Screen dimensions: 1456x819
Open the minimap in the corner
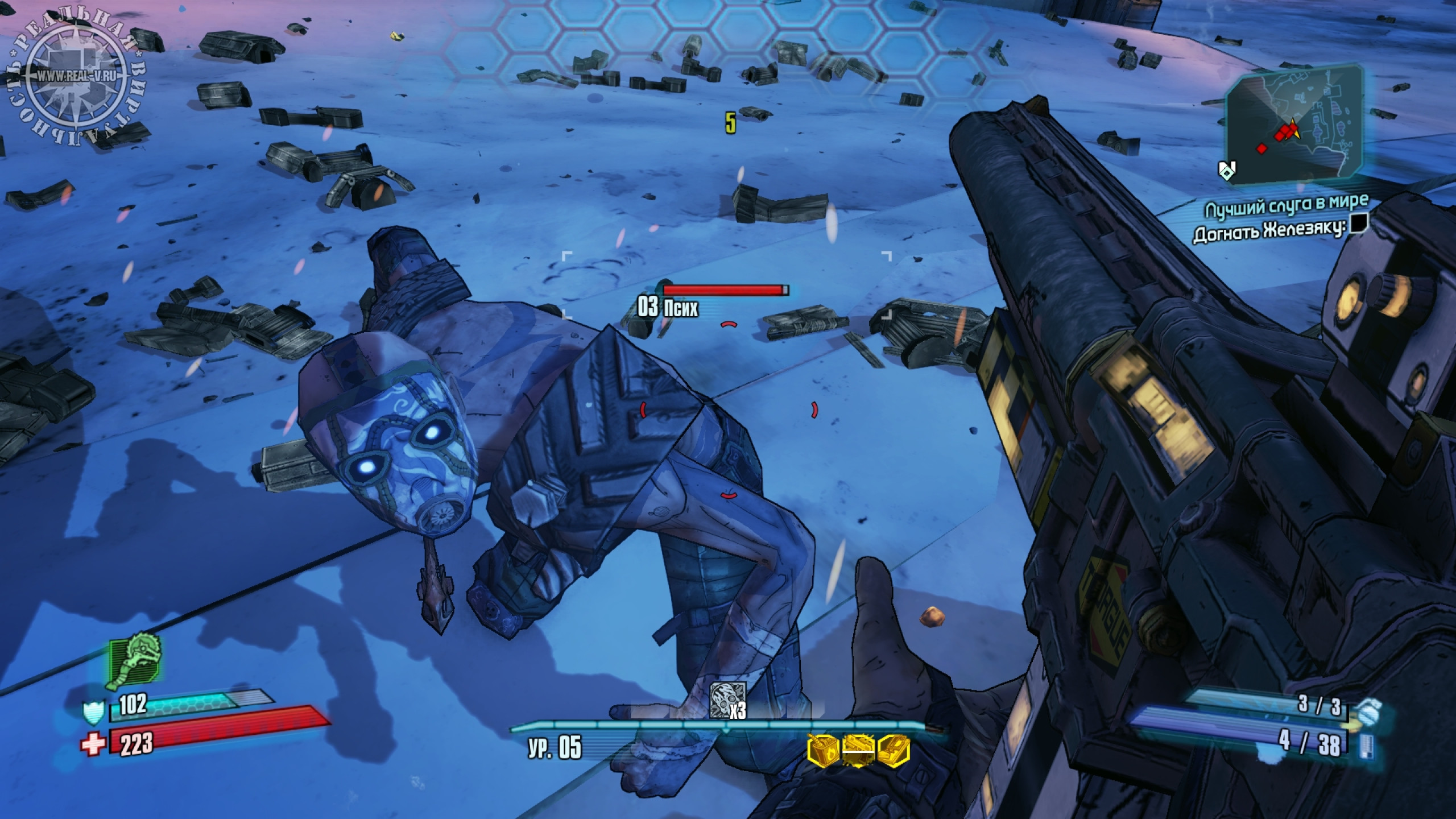coord(1294,130)
